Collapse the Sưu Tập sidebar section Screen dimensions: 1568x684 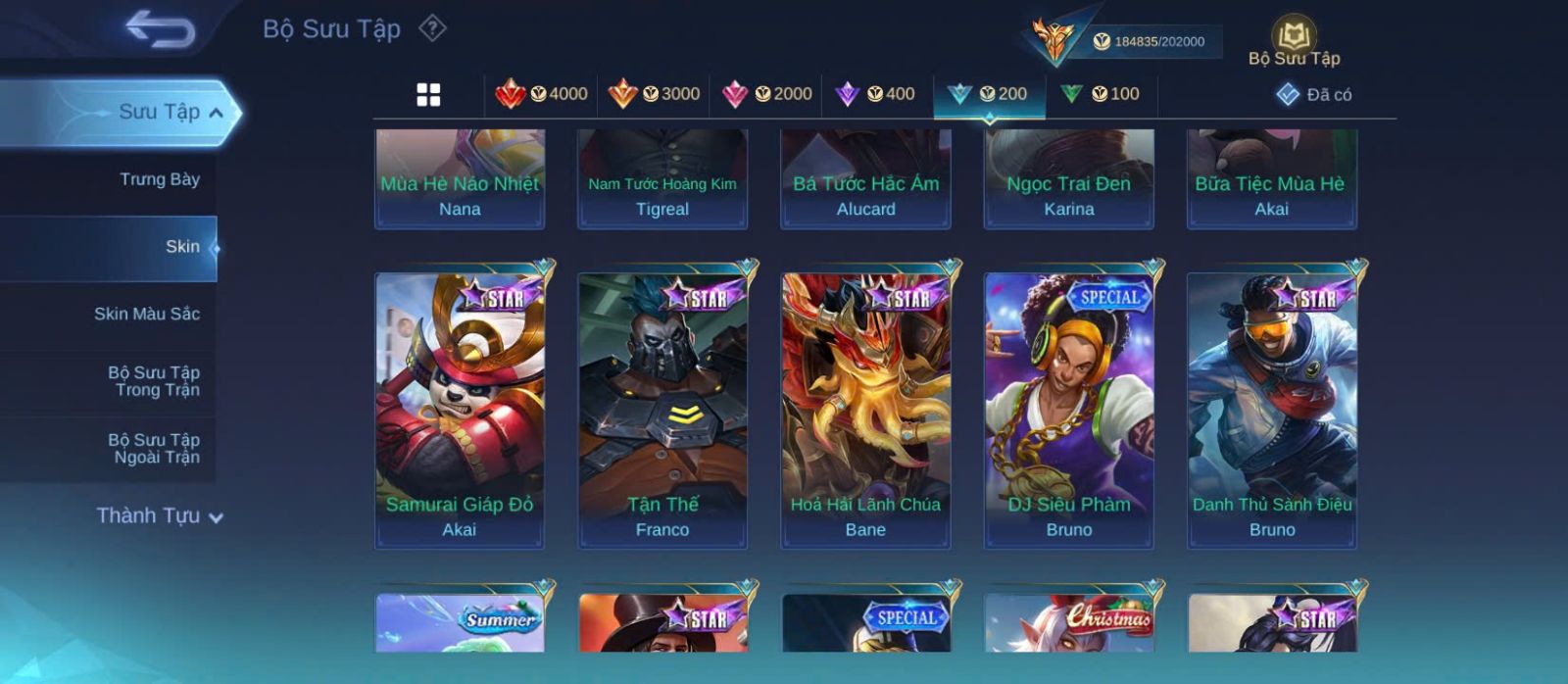(216, 113)
